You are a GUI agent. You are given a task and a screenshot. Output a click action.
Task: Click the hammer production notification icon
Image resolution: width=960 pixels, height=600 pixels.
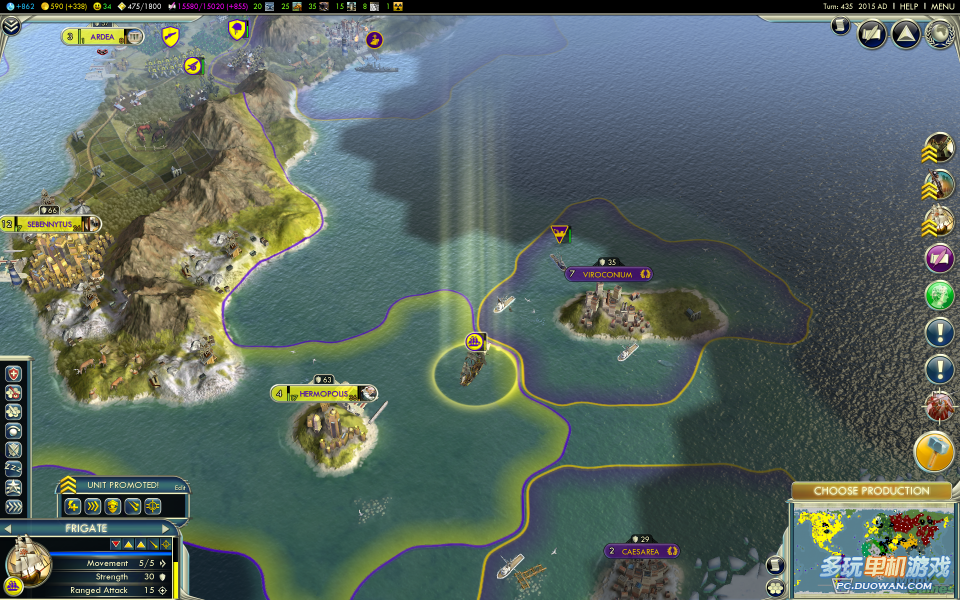[x=934, y=452]
